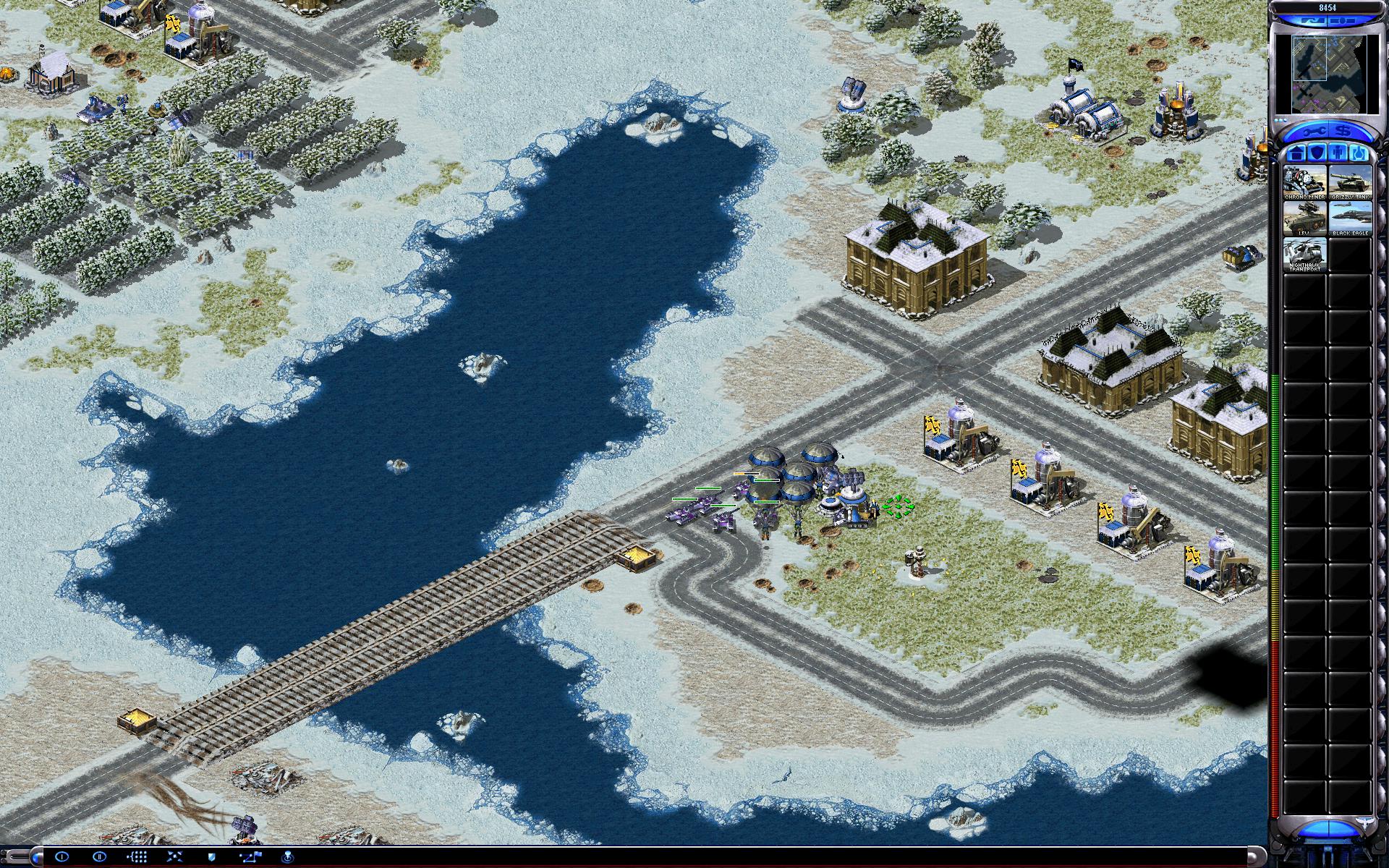The height and width of the screenshot is (868, 1389).
Task: Click the type-select dots grid button
Action: point(137,857)
